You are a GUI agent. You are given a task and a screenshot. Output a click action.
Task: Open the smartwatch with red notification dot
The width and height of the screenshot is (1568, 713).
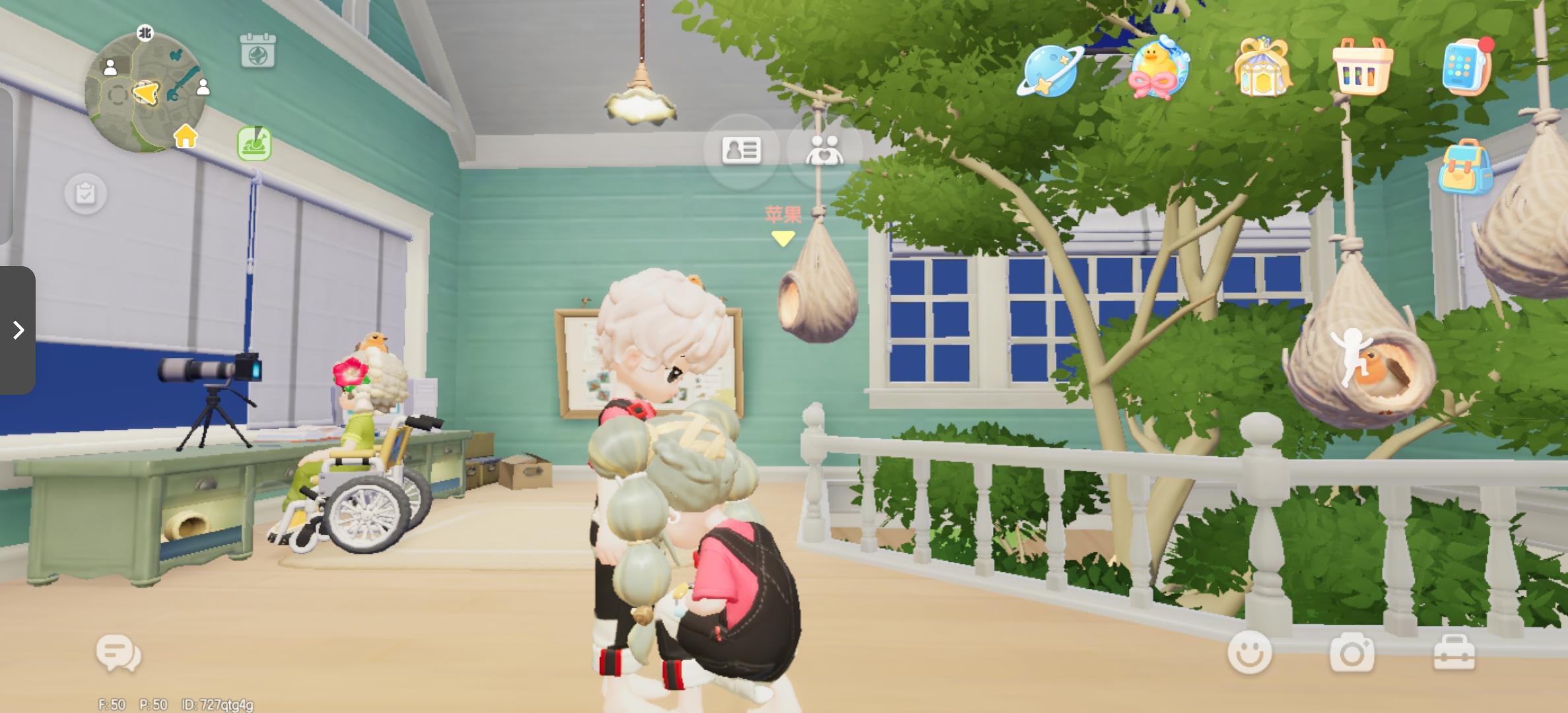point(1466,66)
